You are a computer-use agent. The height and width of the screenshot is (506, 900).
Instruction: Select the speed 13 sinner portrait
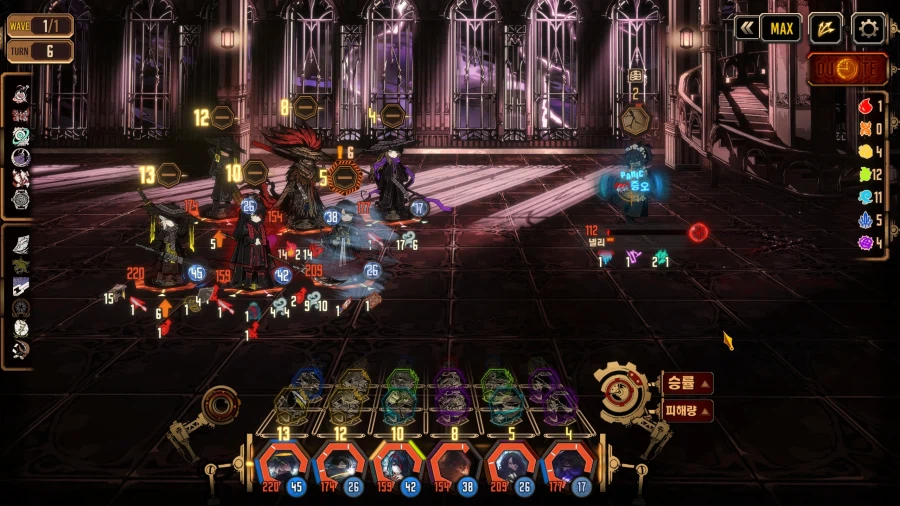[283, 466]
